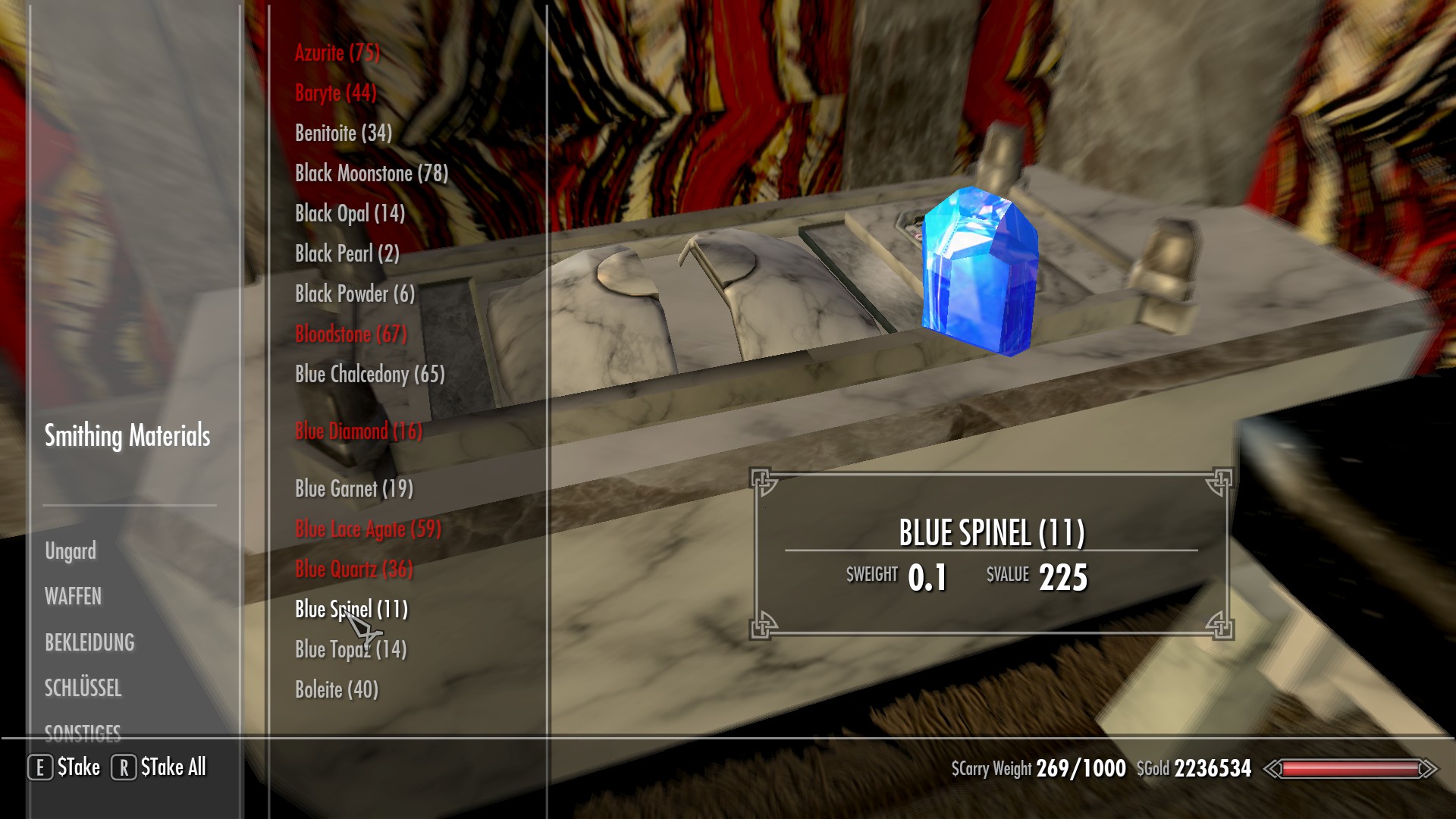Switch to the WAFFEN category
This screenshot has height=819, width=1456.
point(73,597)
